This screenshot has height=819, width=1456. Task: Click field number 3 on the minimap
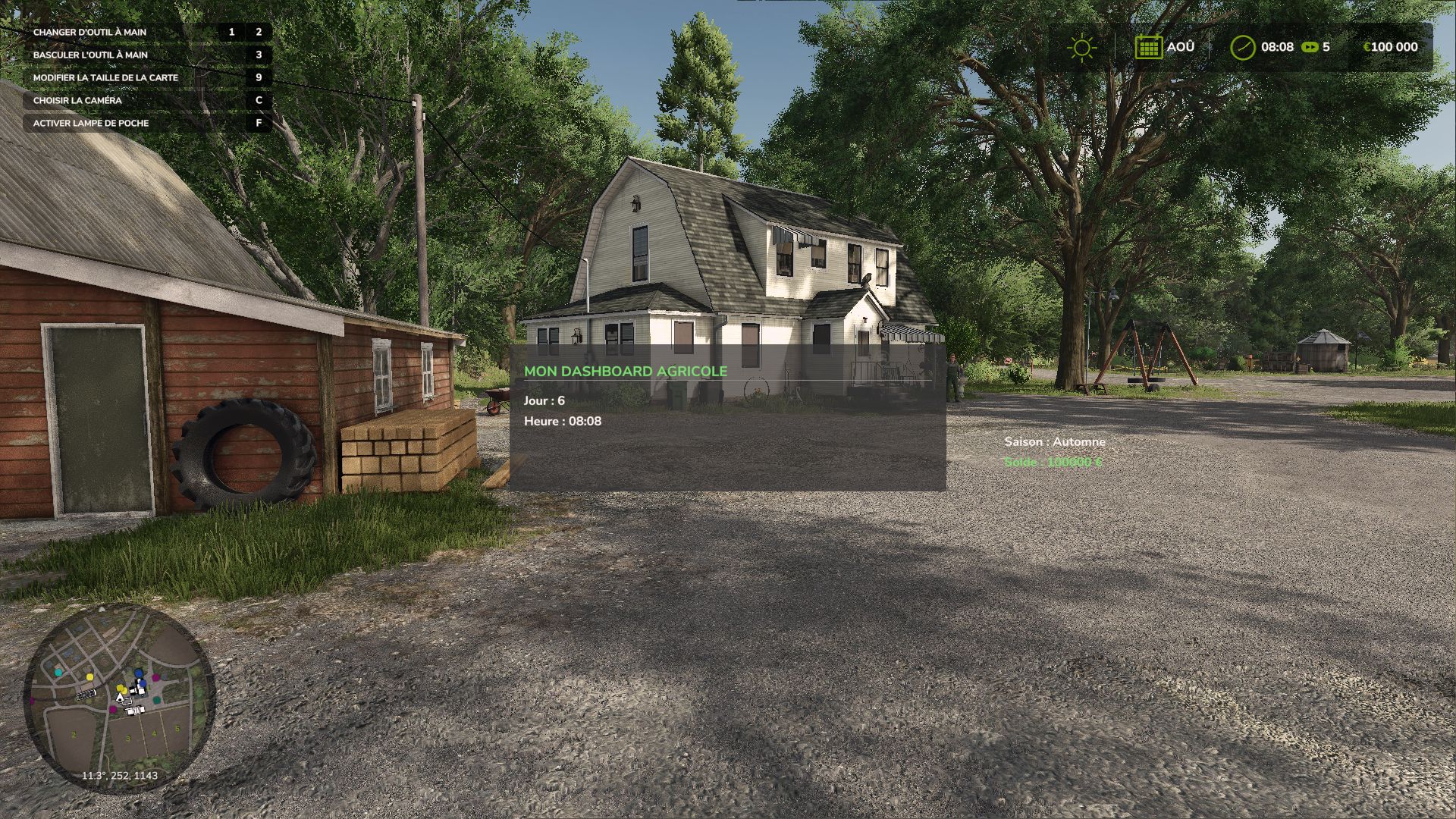(x=128, y=737)
